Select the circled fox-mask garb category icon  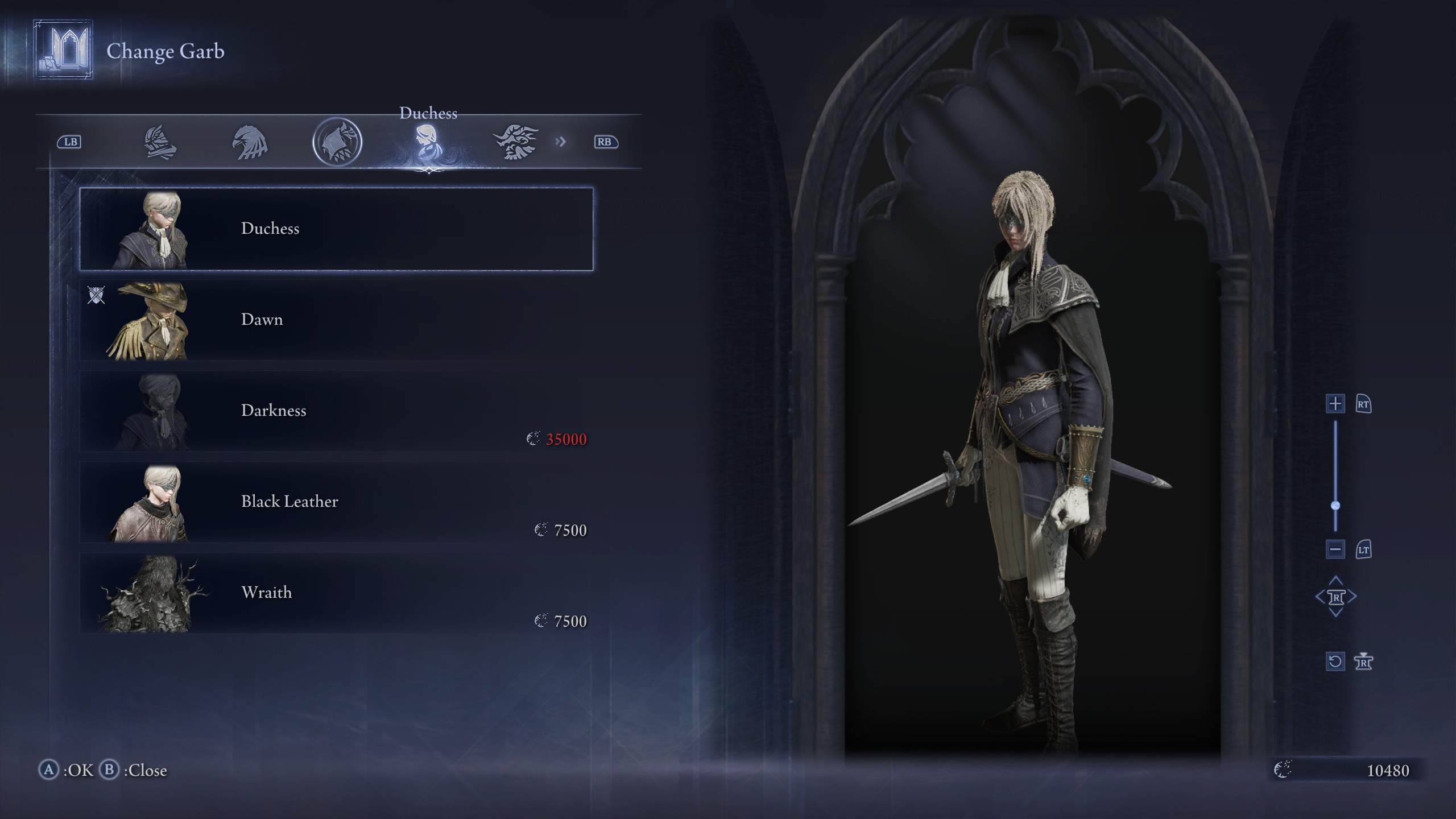tap(337, 142)
